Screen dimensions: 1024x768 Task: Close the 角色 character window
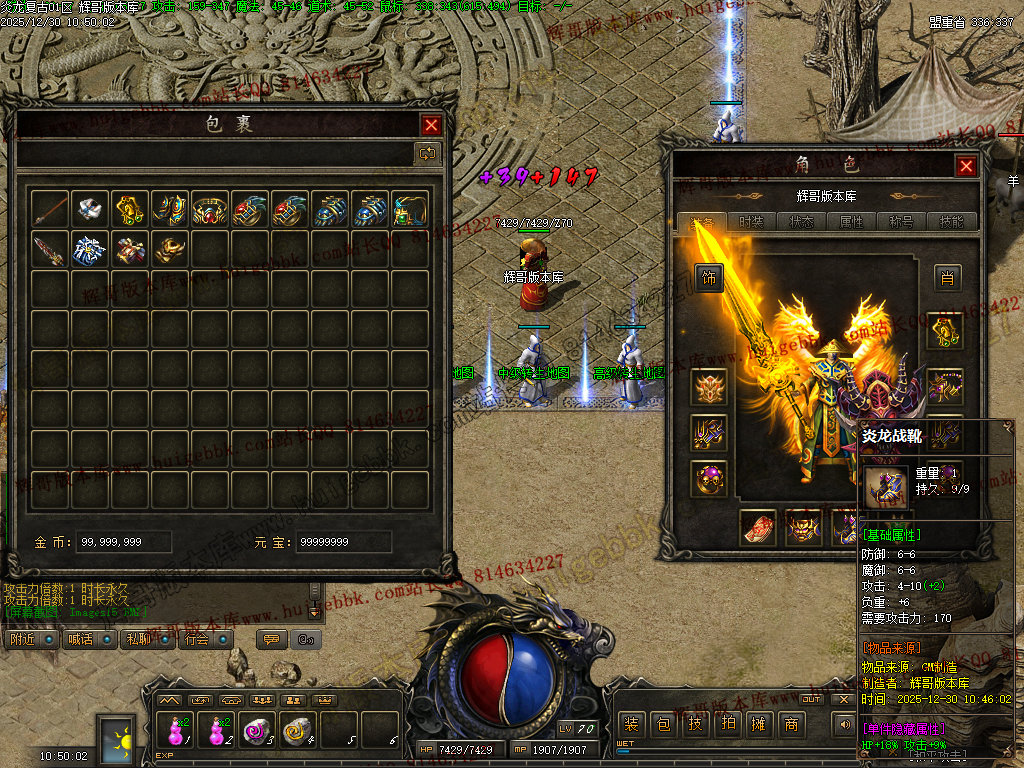pos(965,166)
